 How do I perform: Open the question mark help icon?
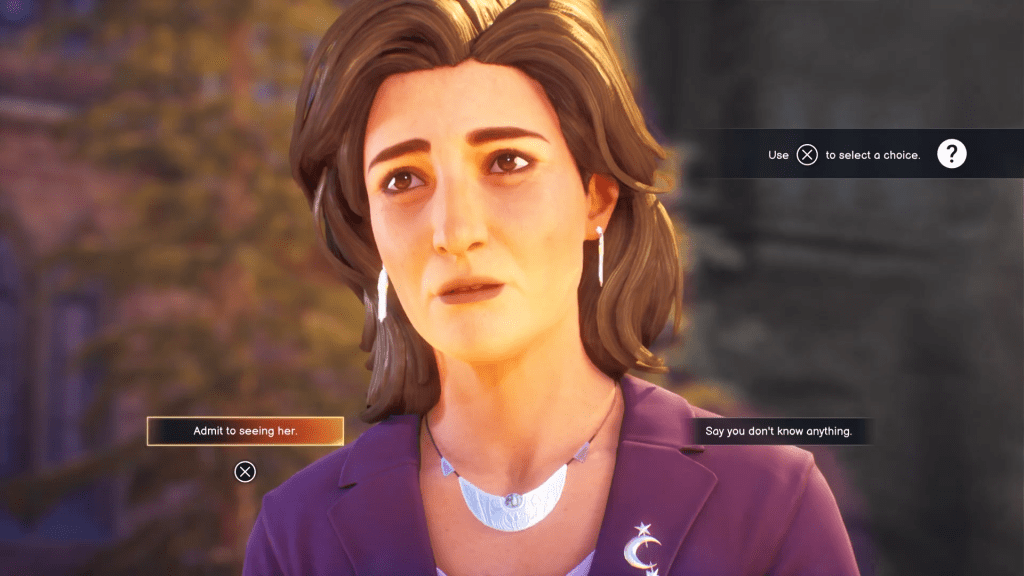click(951, 154)
